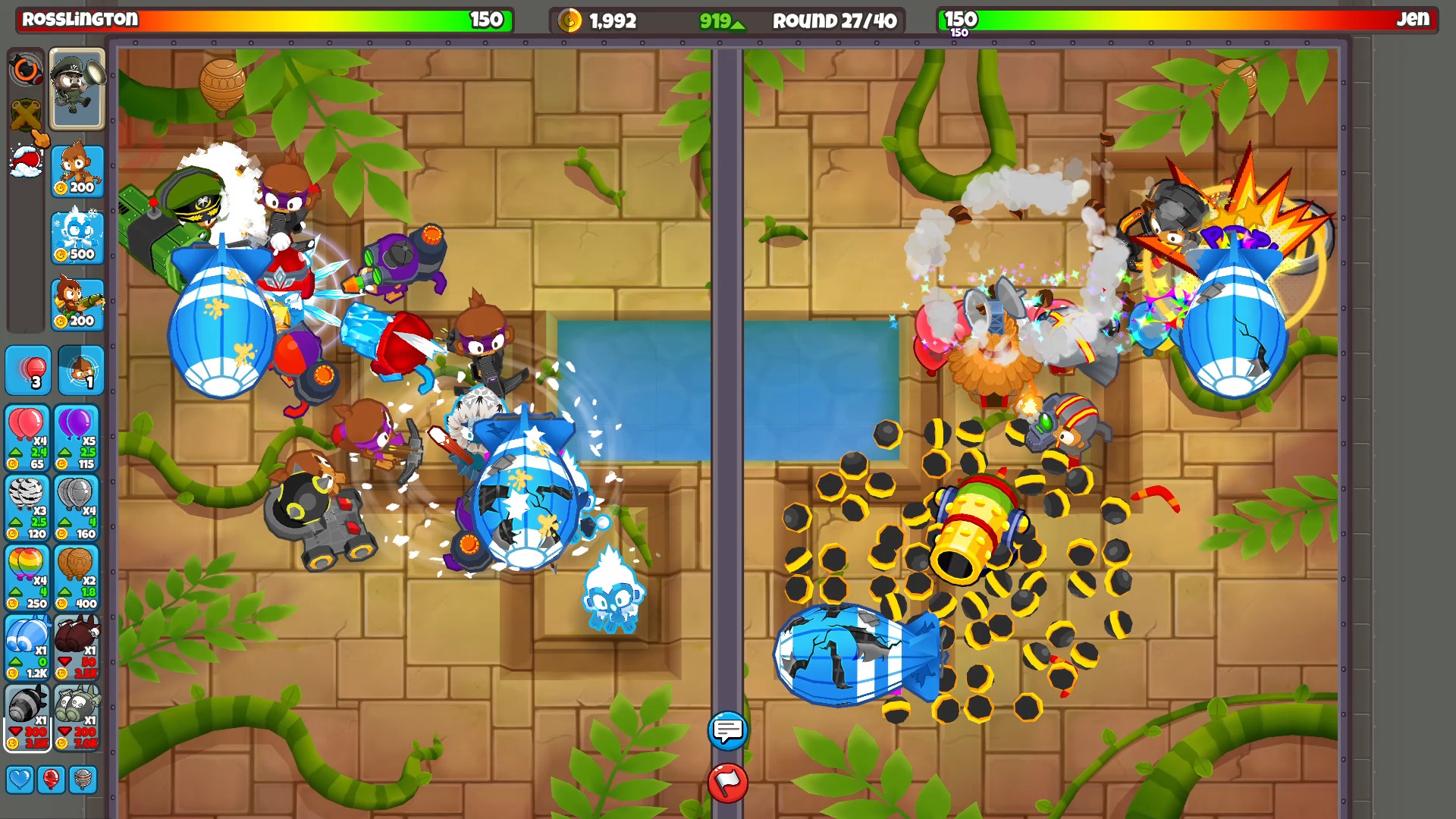The image size is (1456, 819).
Task: Open the chat bubble on the divider
Action: (x=727, y=732)
